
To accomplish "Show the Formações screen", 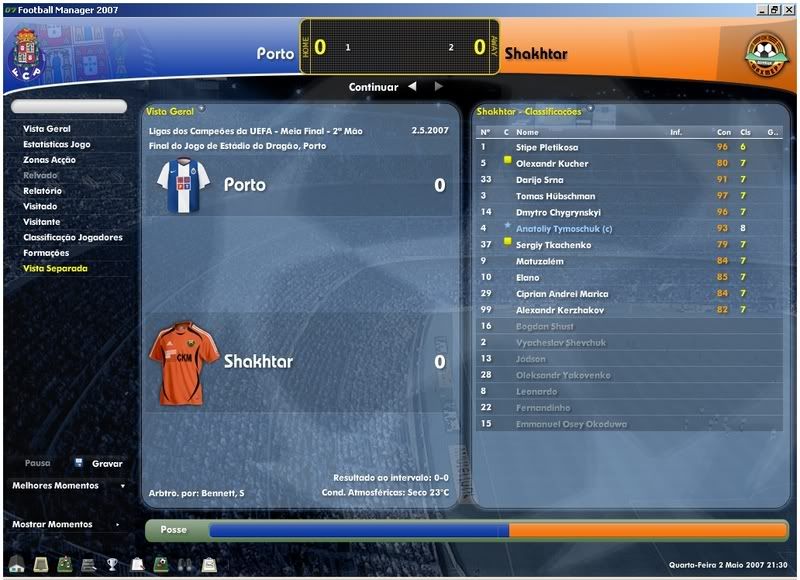I will tap(46, 253).
